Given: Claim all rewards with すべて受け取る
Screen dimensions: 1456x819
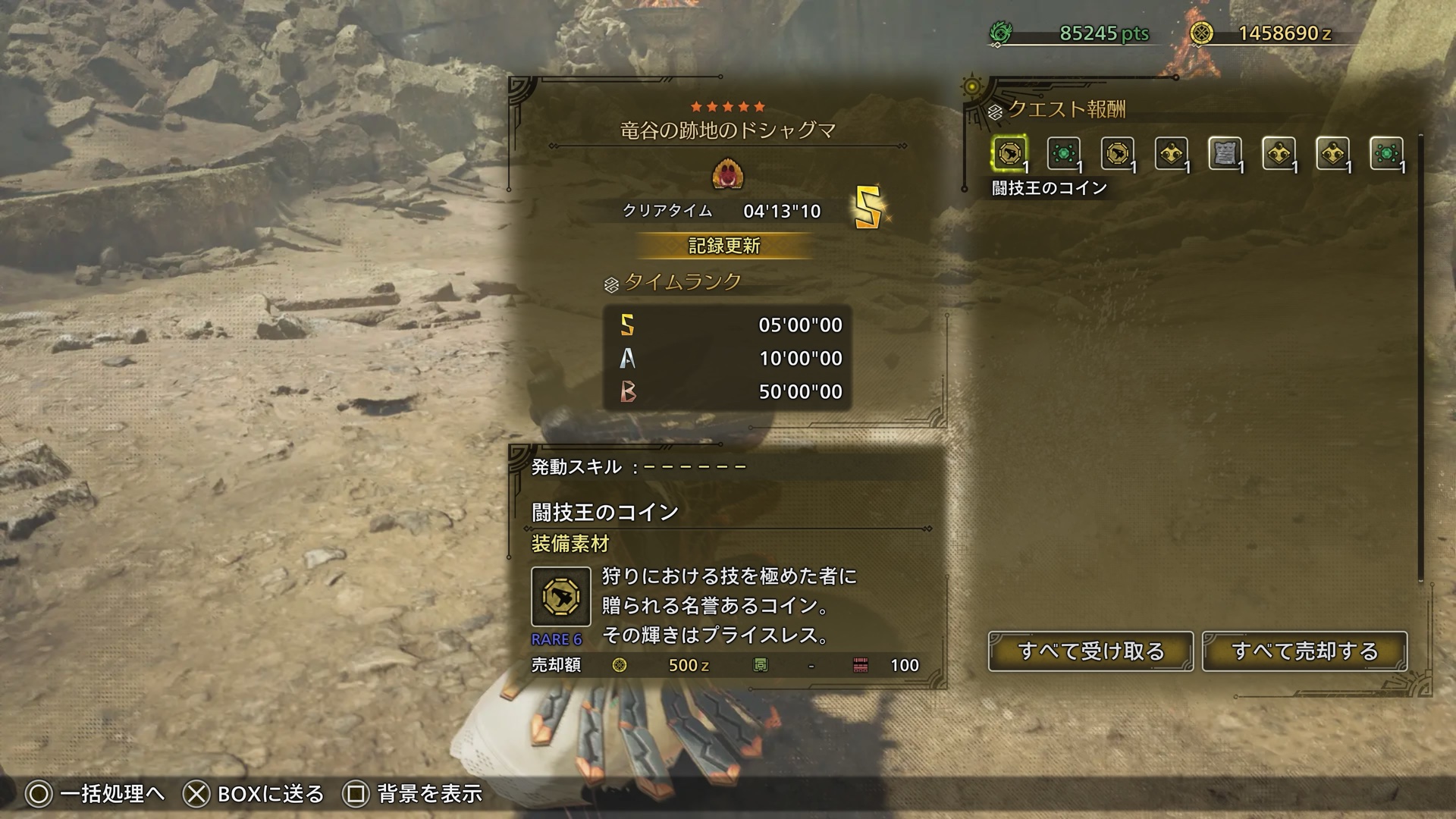Looking at the screenshot, I should [x=1090, y=651].
